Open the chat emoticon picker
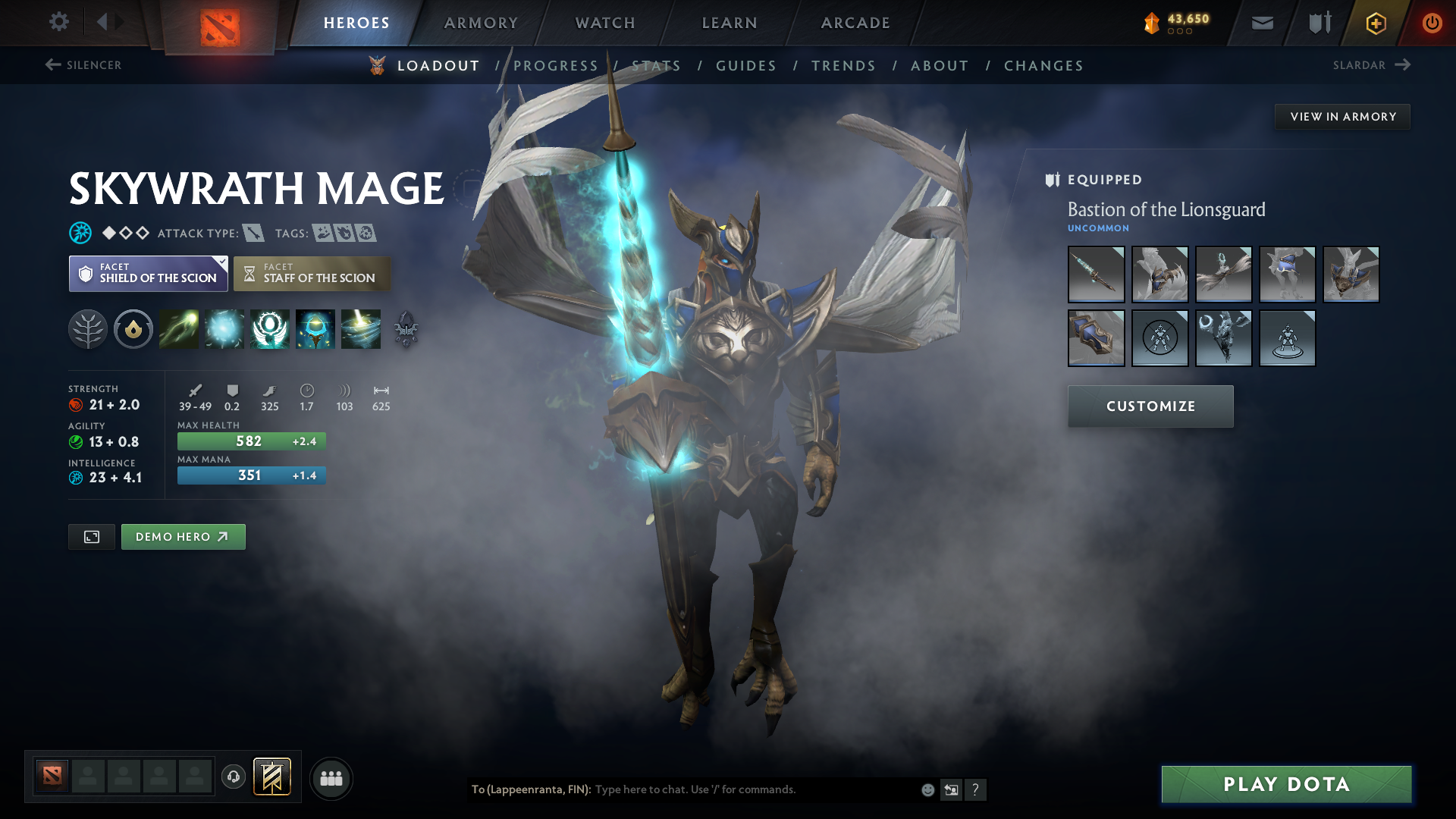Image resolution: width=1456 pixels, height=819 pixels. pyautogui.click(x=927, y=789)
